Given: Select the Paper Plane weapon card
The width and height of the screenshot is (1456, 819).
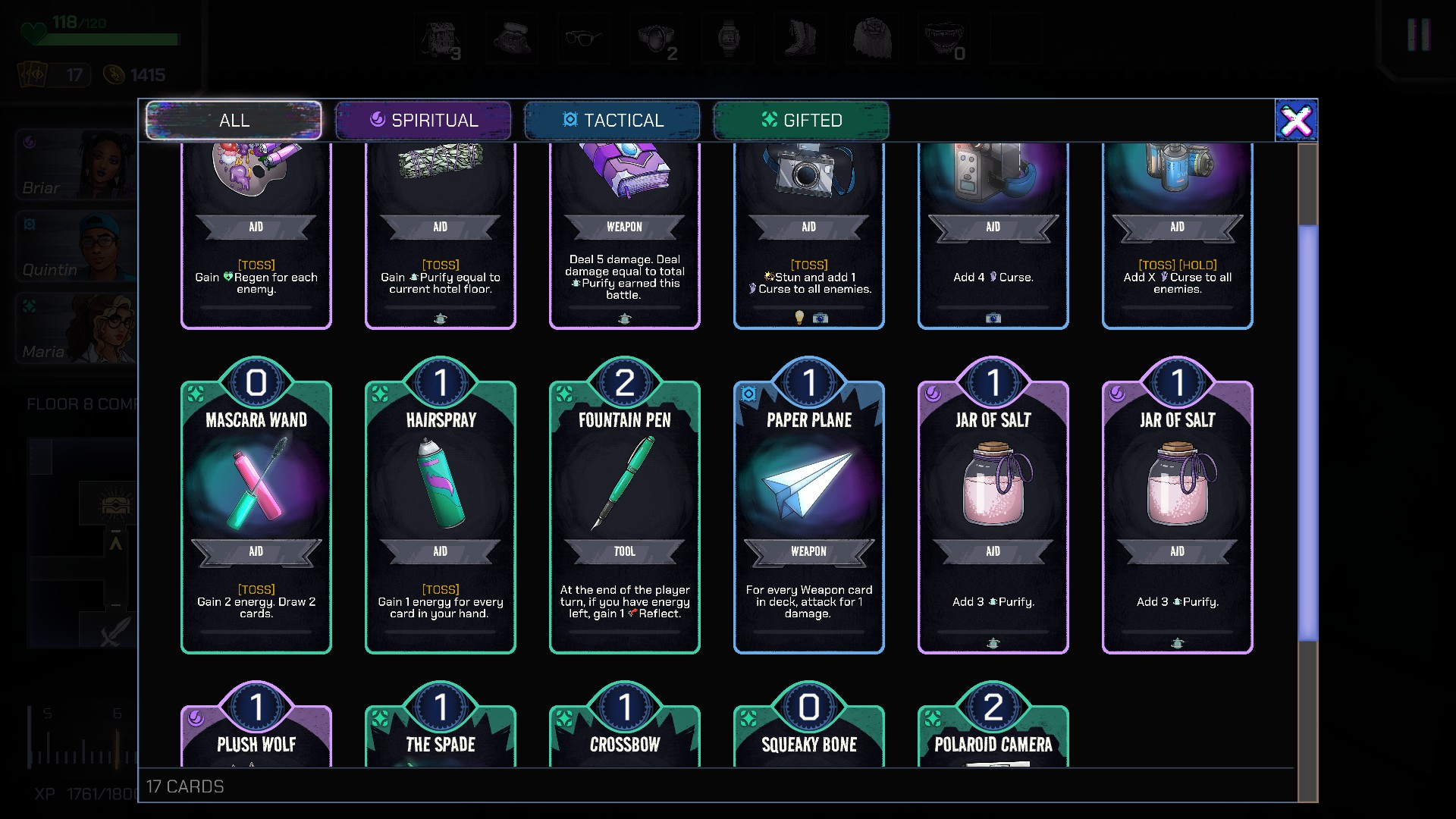Looking at the screenshot, I should point(809,516).
